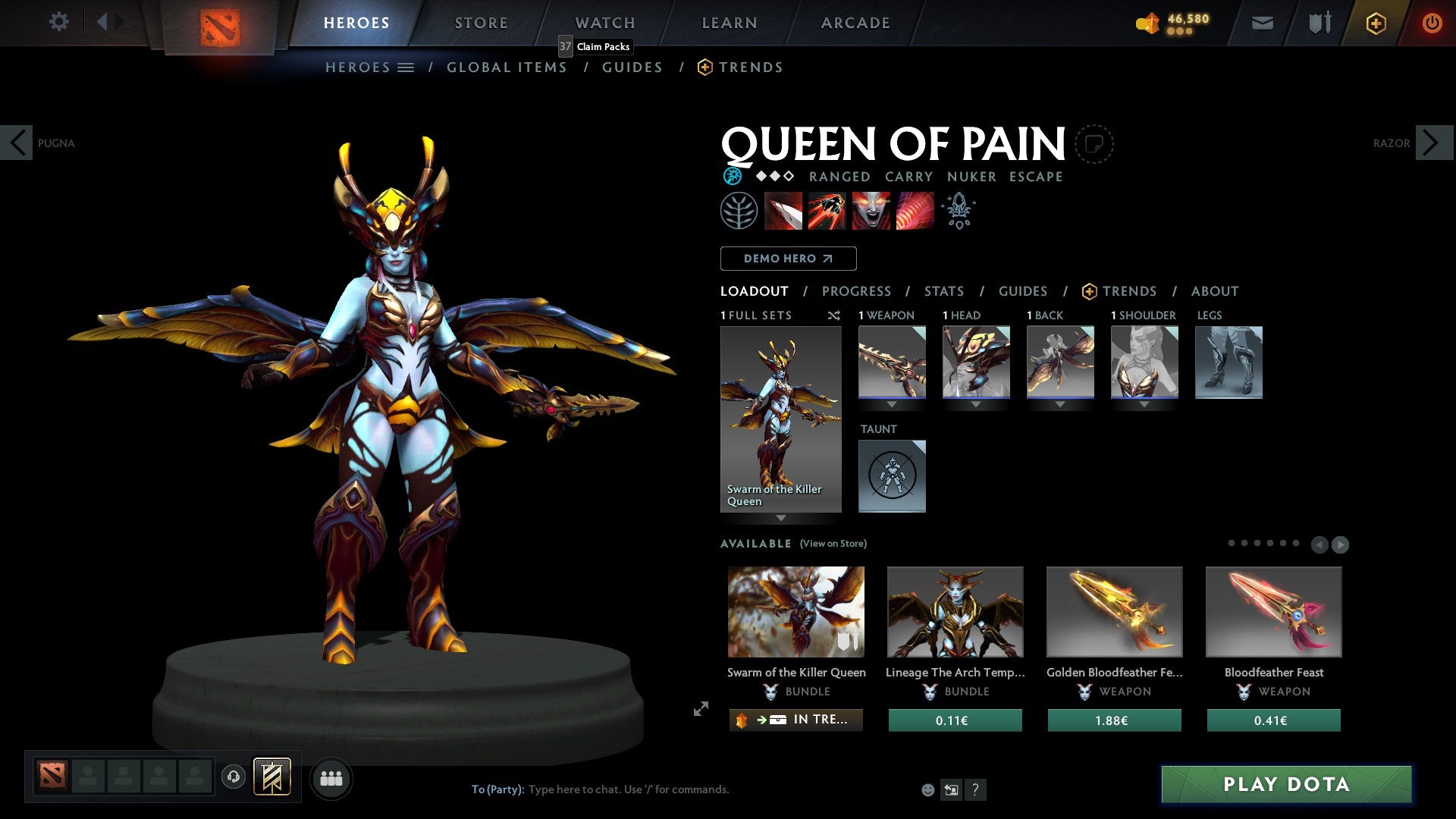Screen dimensions: 1456x819
Task: Open the Aghanim's Scepter upgrades icon
Action: coord(958,210)
